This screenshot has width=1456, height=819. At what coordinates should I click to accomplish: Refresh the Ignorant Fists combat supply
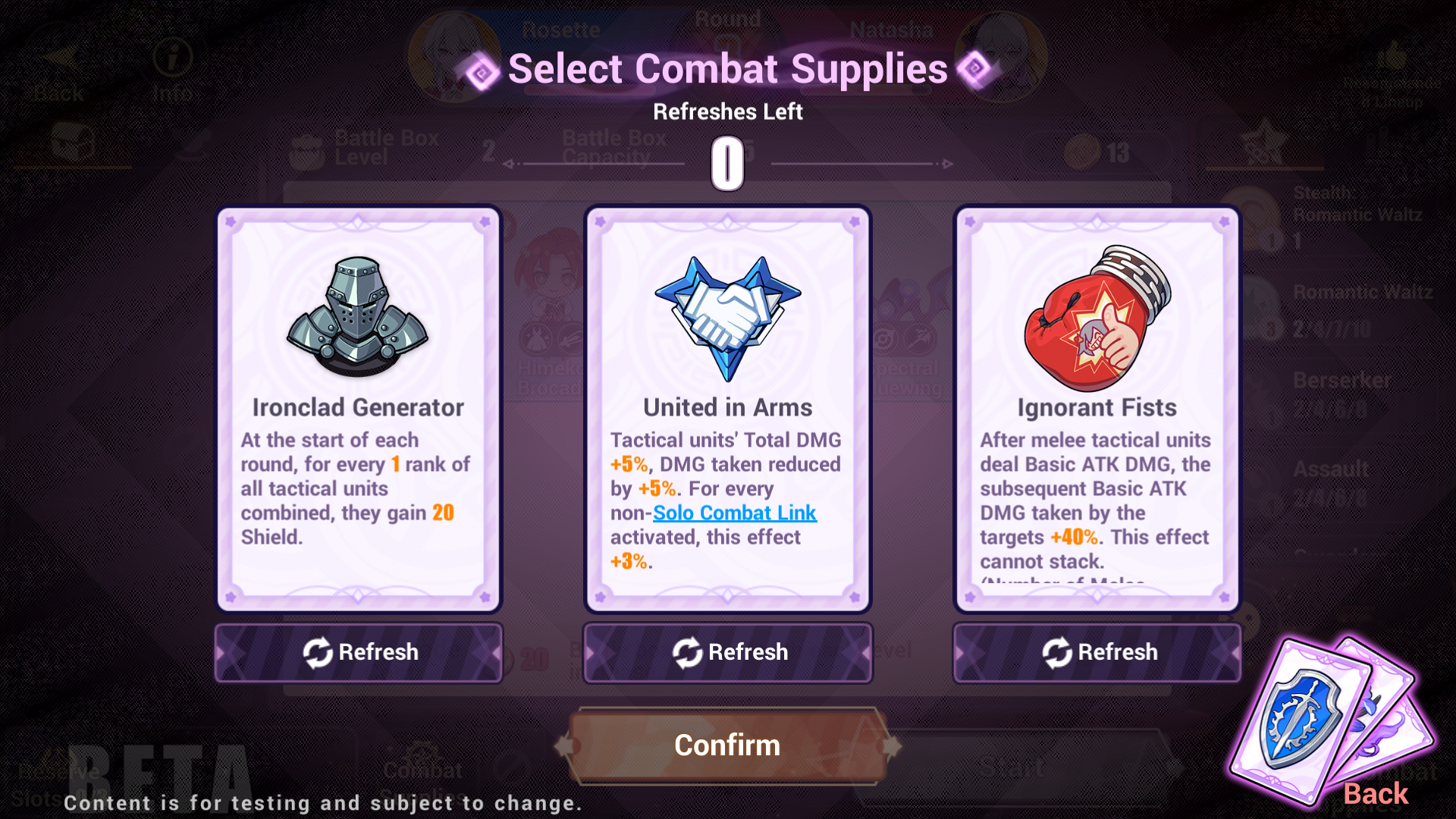[1097, 651]
